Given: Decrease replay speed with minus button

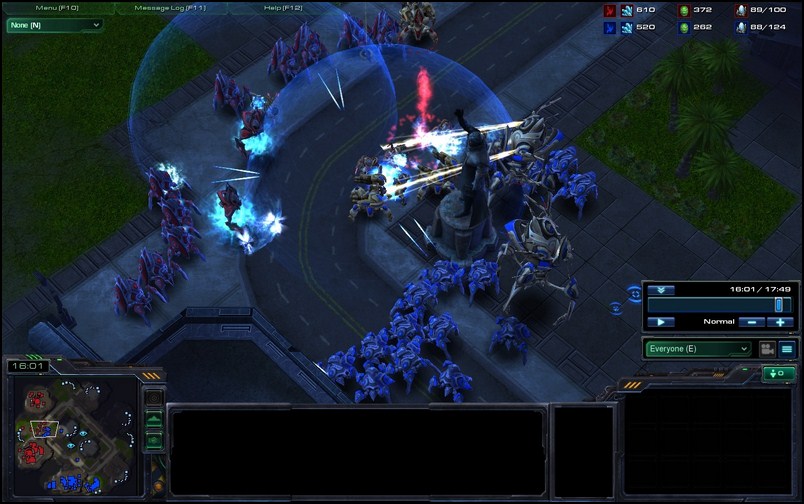Looking at the screenshot, I should coord(751,322).
